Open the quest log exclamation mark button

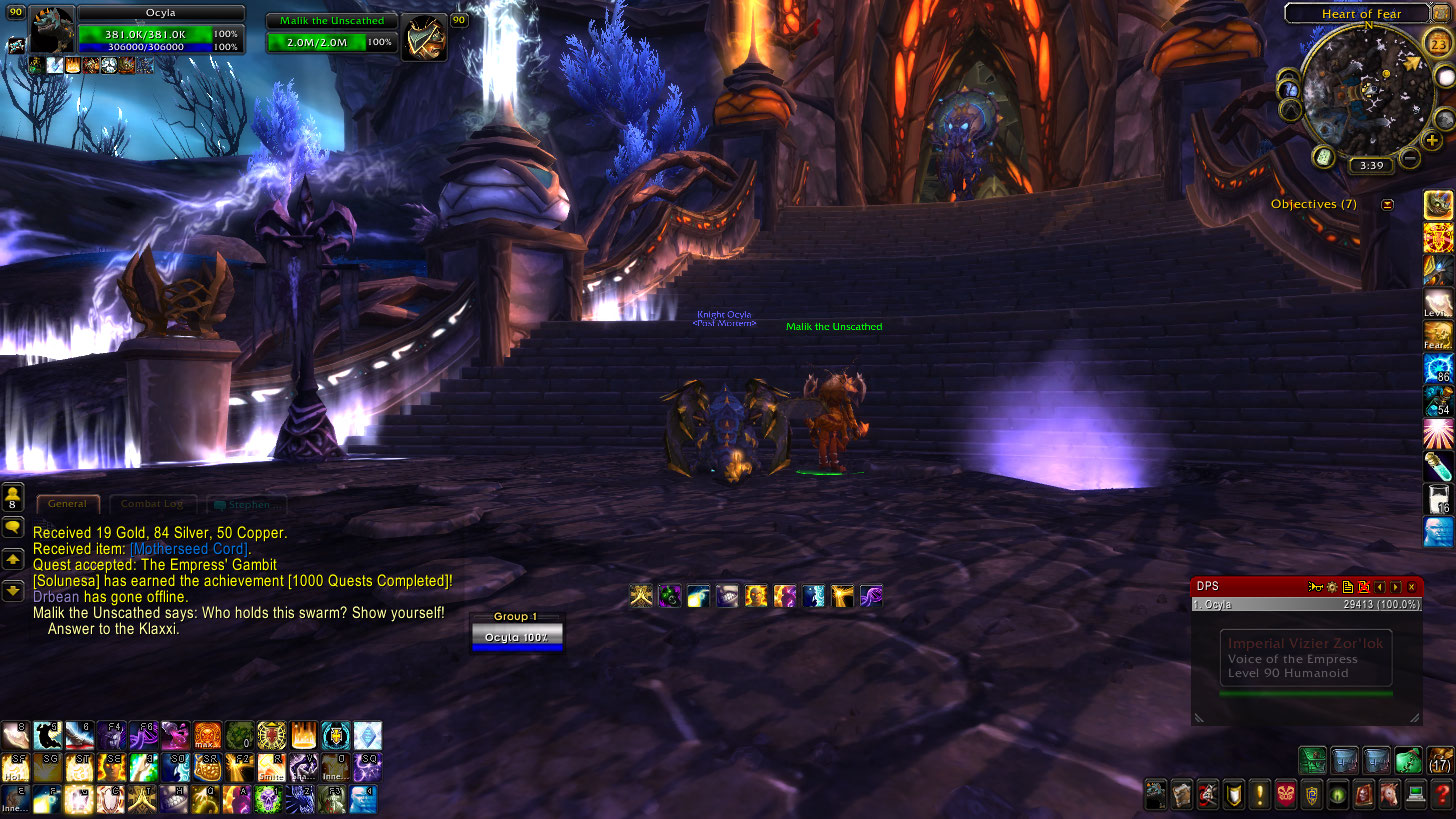[x=1258, y=796]
